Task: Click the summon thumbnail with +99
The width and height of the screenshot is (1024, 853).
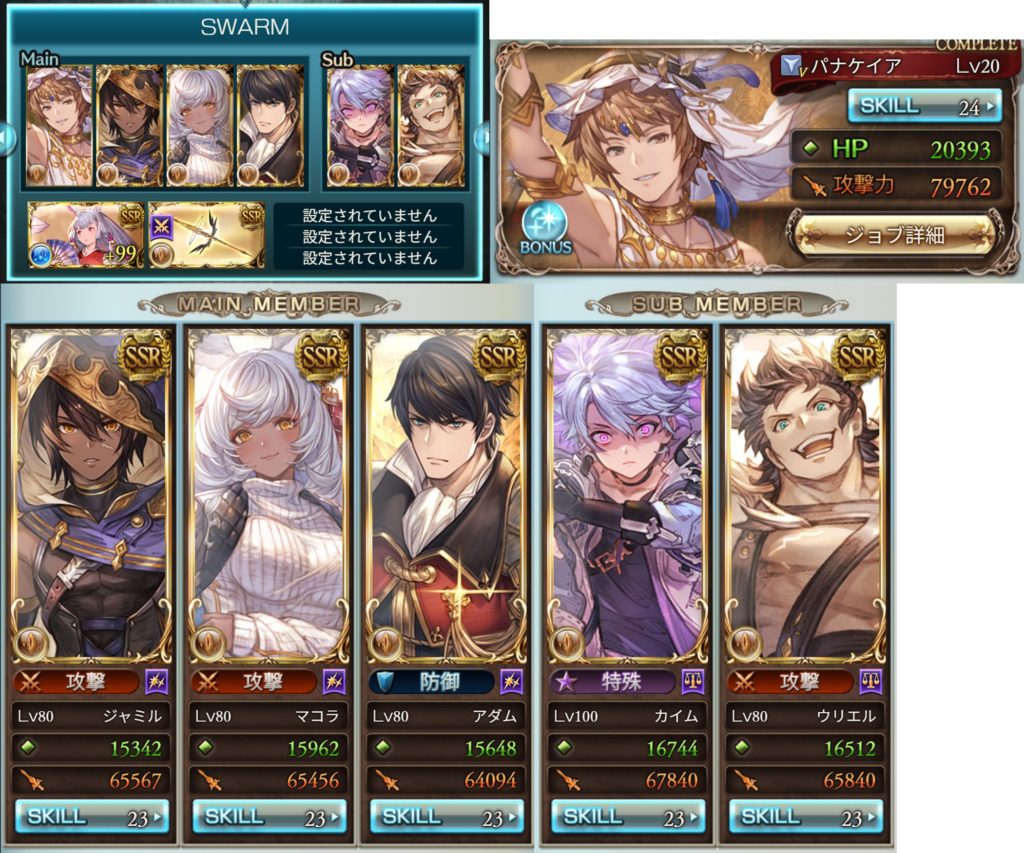Action: 84,235
